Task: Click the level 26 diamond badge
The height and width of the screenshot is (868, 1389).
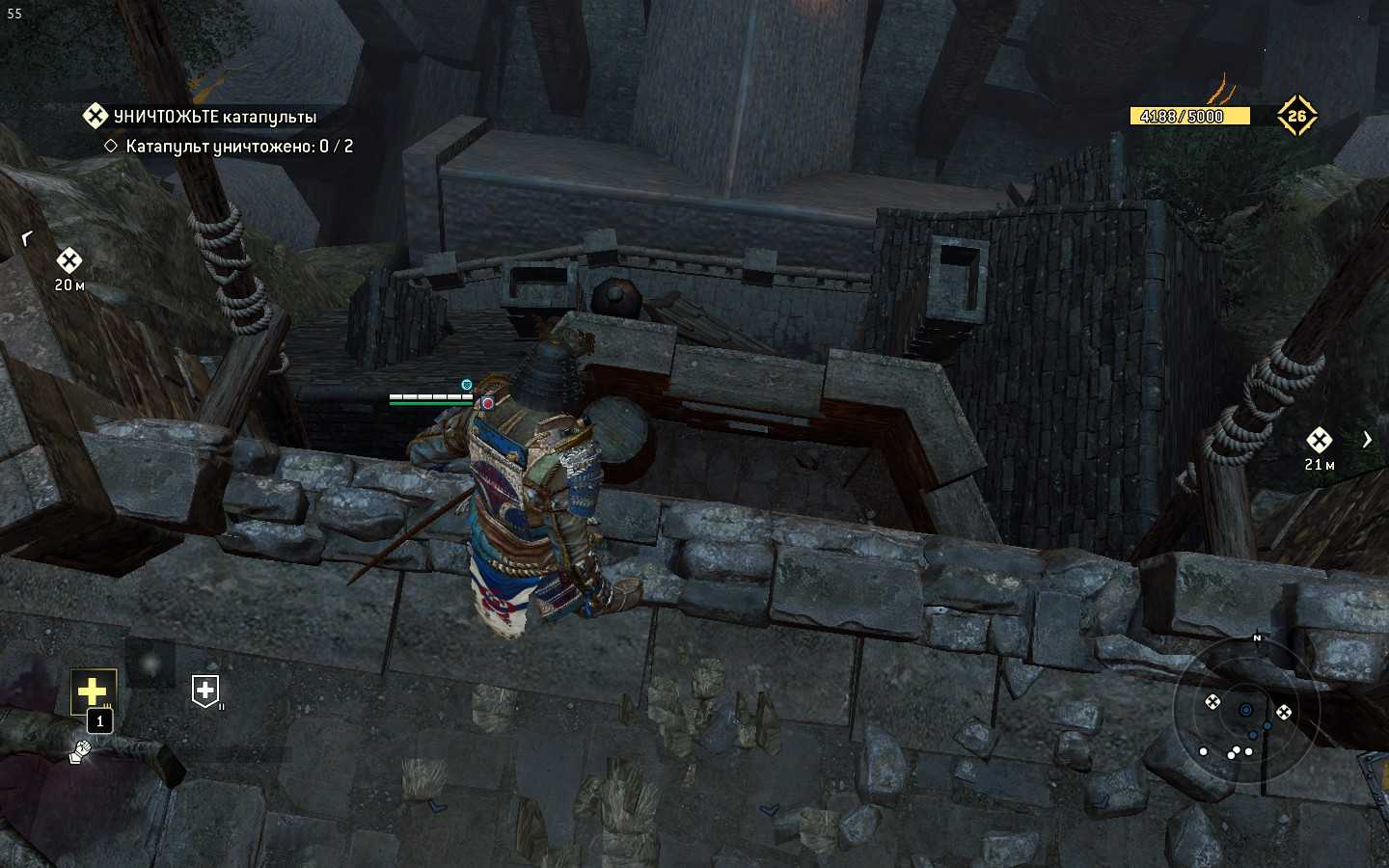Action: (1296, 116)
